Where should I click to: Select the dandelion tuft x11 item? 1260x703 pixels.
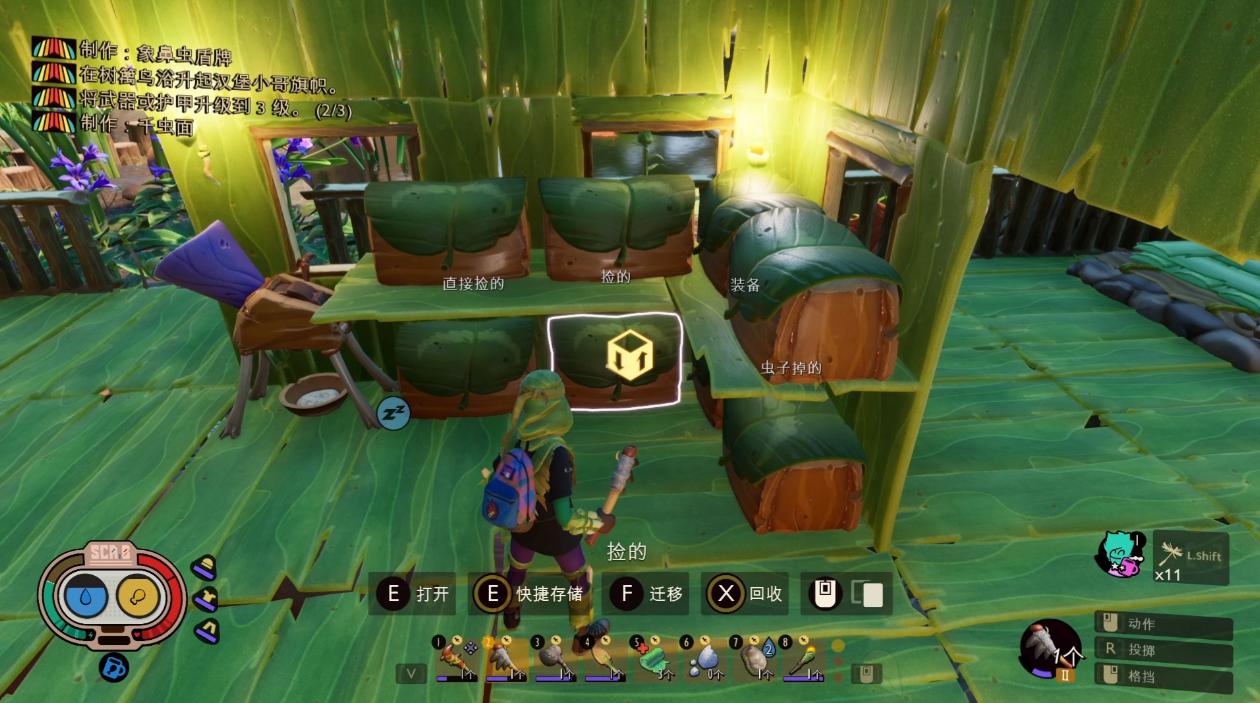point(1189,556)
